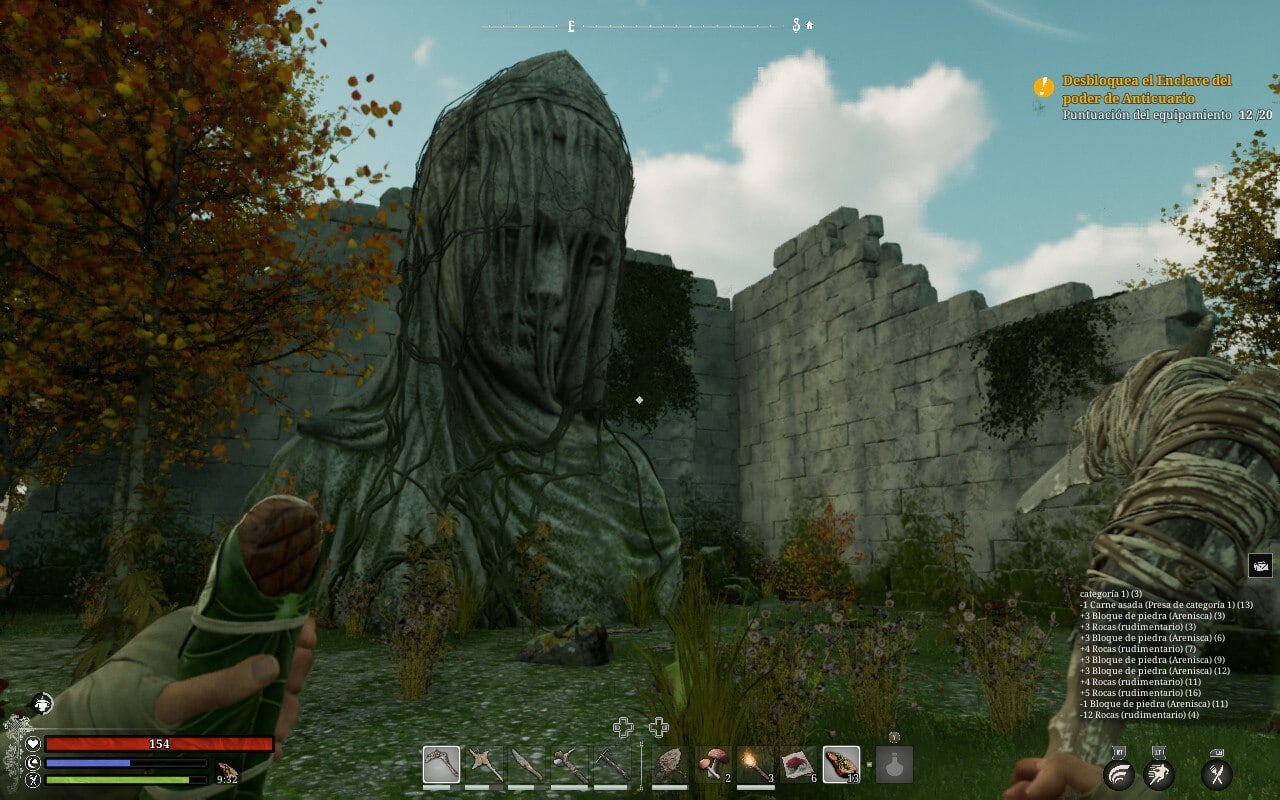Viewport: 1280px width, 800px height.
Task: Select the sickle in the first hotbar slot
Action: pos(441,765)
